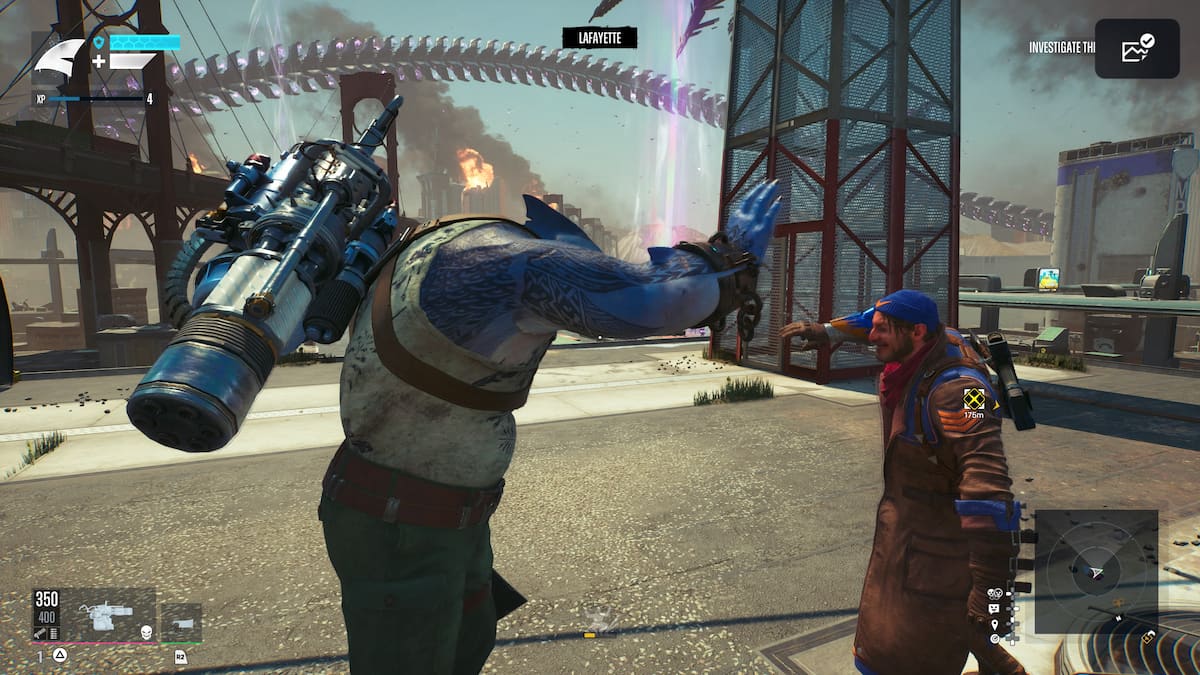Switch to the secondary pistol weapon slot
Screen dimensions: 1200x675
point(181,621)
